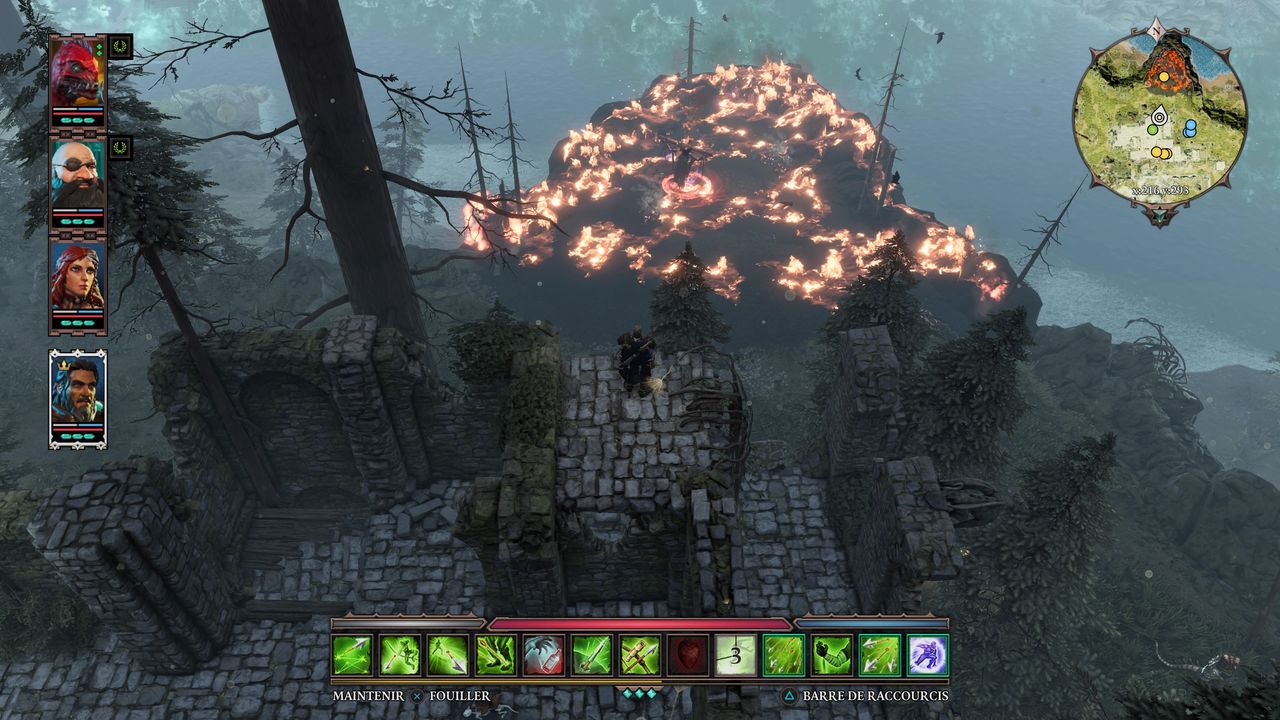Choose the red-haired woman portrait
Viewport: 1280px width, 720px height.
tap(77, 277)
